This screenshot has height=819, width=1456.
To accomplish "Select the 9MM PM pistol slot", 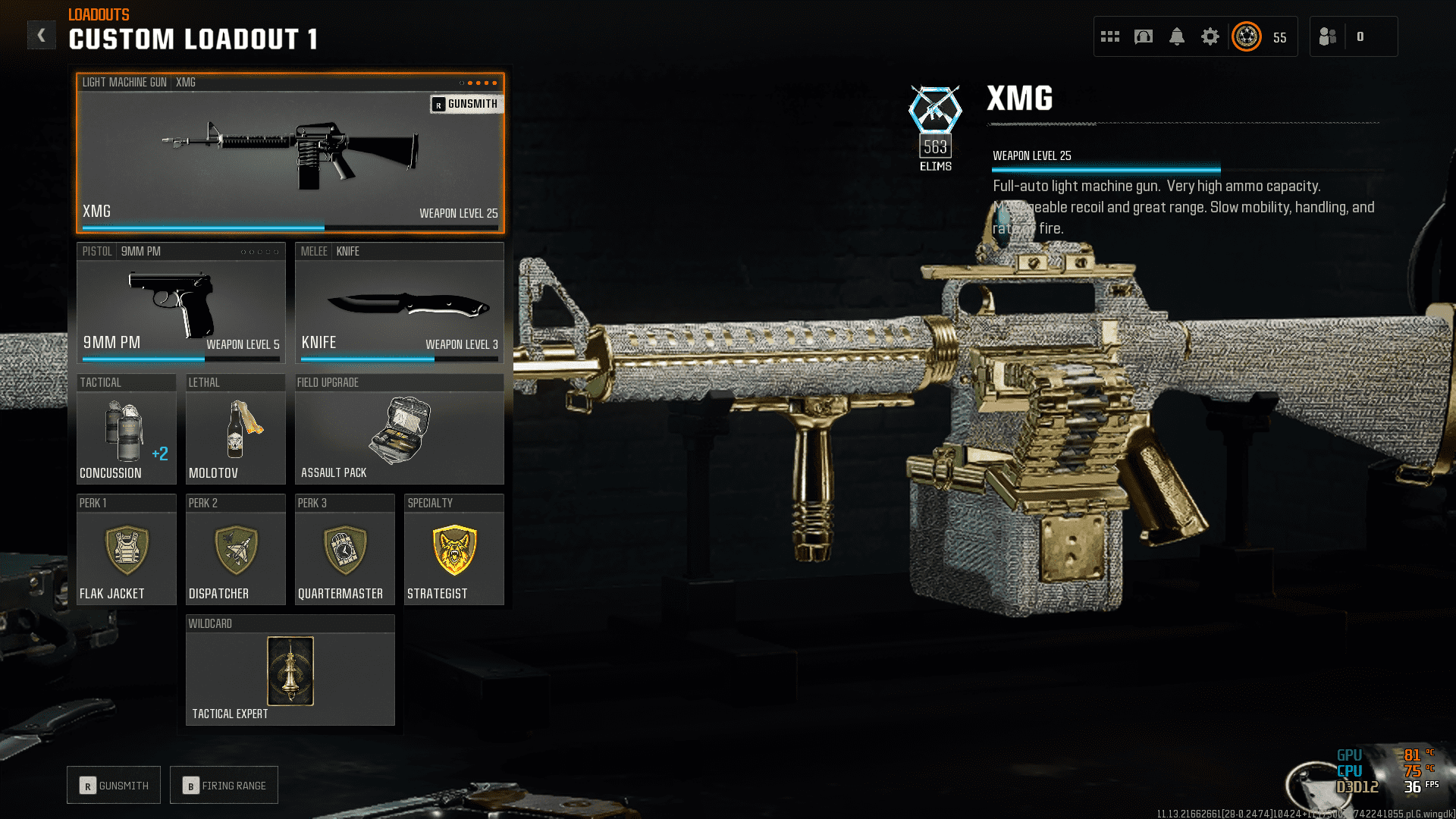I will coord(180,303).
